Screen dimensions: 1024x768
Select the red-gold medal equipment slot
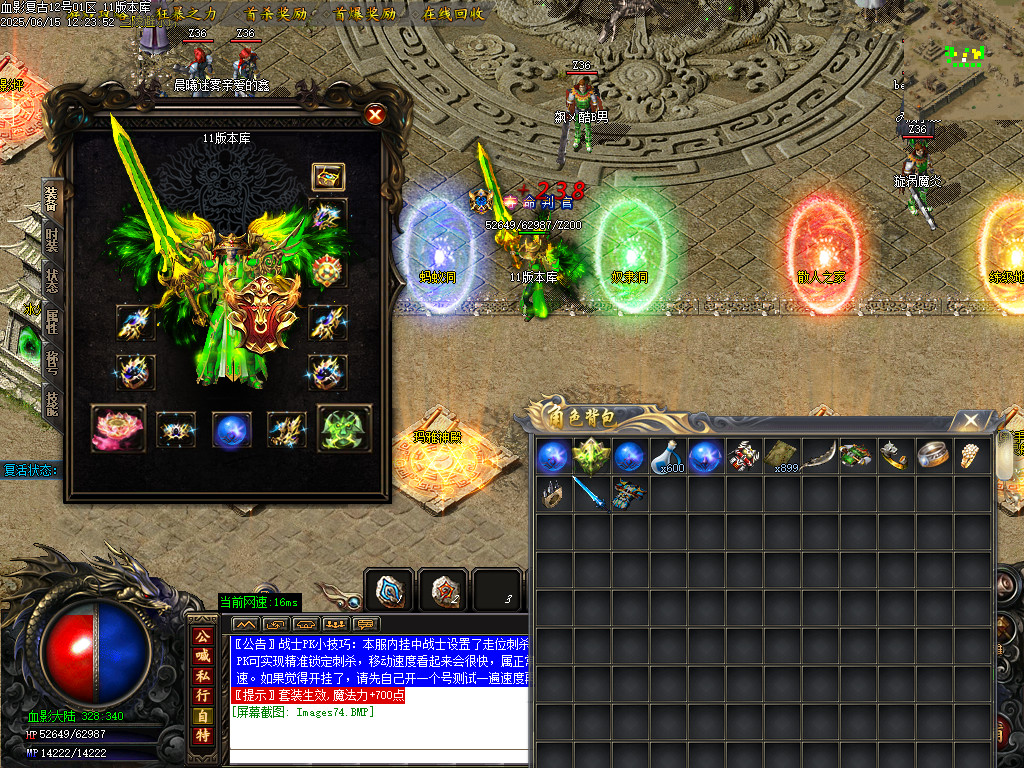coord(328,270)
